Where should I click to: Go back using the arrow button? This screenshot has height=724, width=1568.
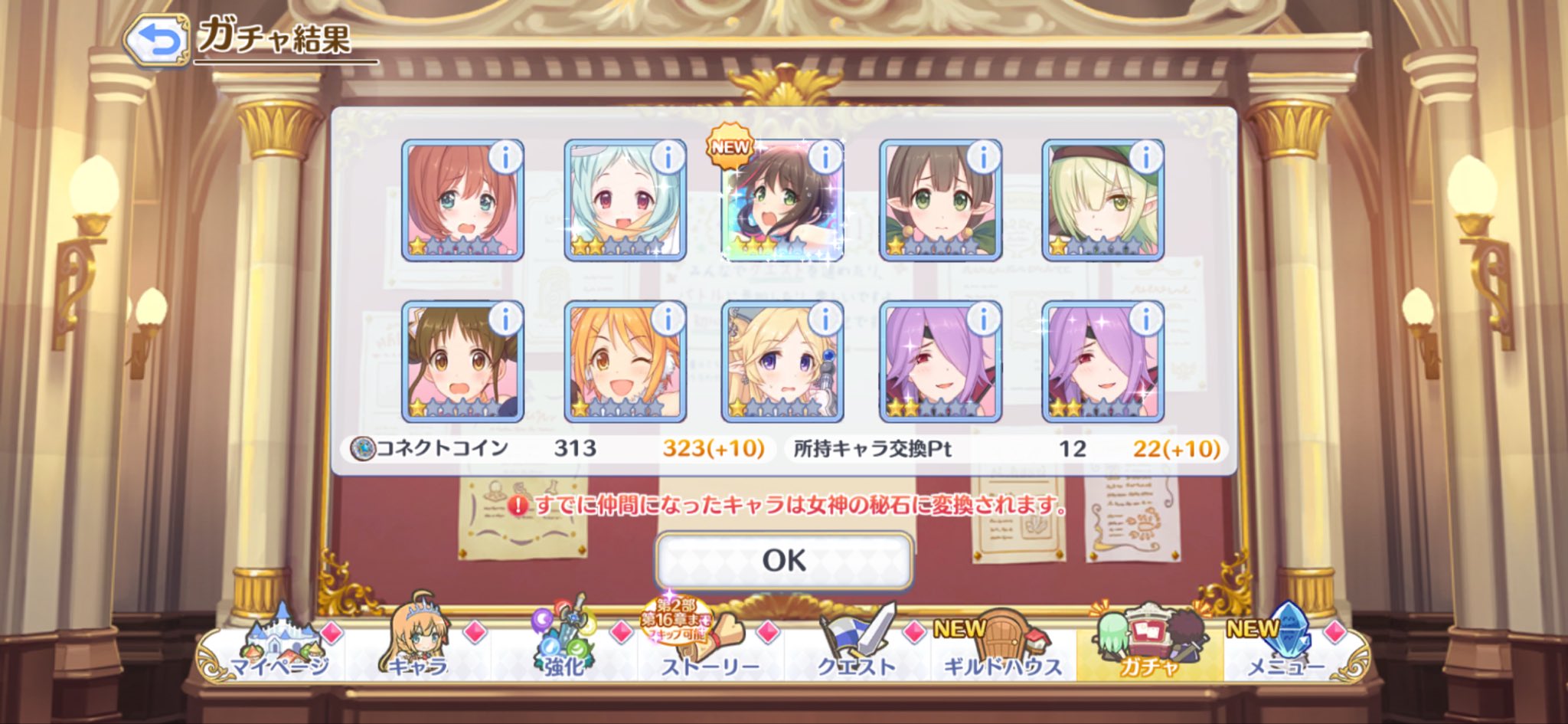[156, 41]
